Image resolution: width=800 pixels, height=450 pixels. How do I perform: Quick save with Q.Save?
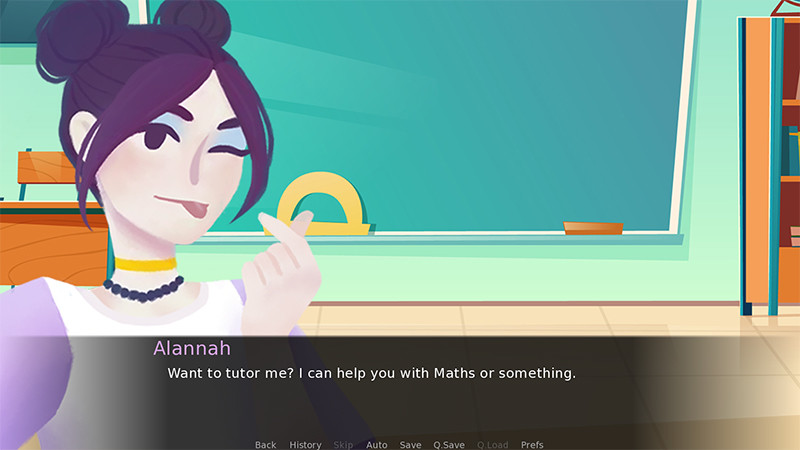click(x=448, y=444)
